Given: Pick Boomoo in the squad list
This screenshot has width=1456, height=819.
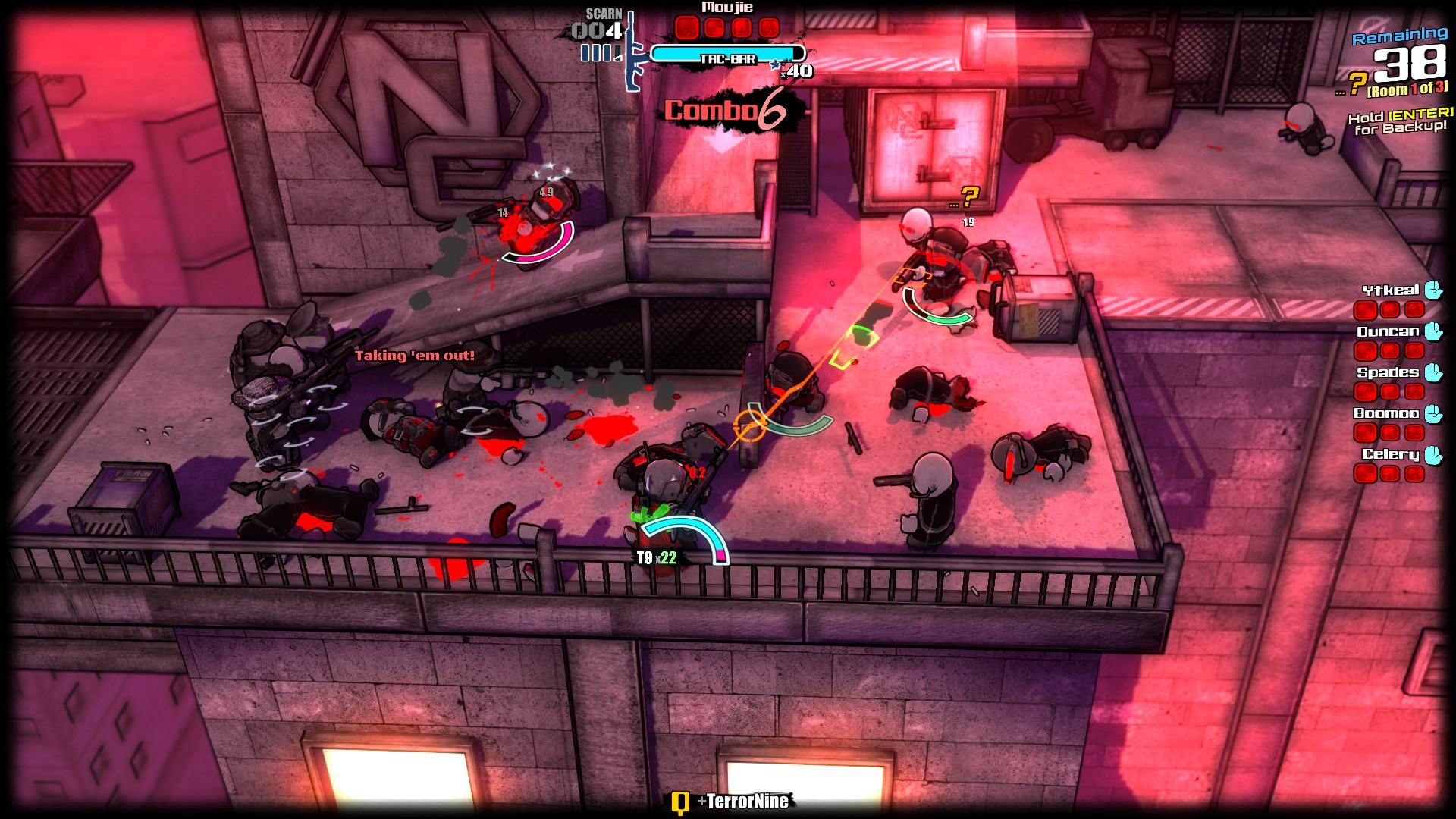Looking at the screenshot, I should pyautogui.click(x=1386, y=413).
